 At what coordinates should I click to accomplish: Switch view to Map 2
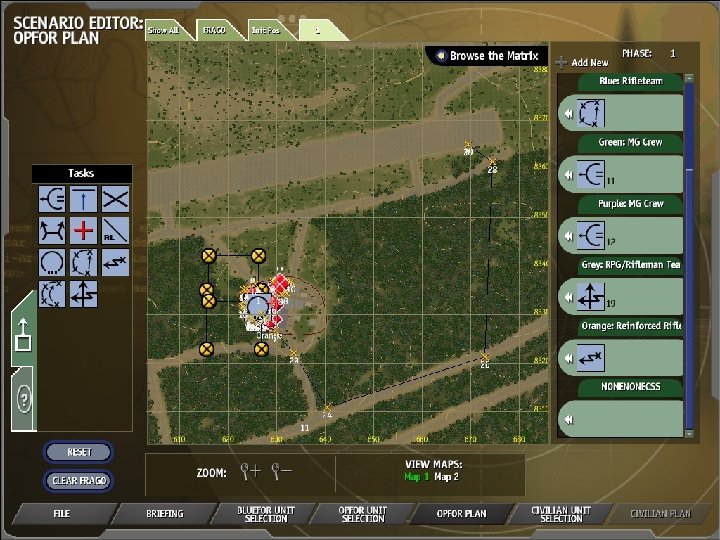tap(446, 477)
